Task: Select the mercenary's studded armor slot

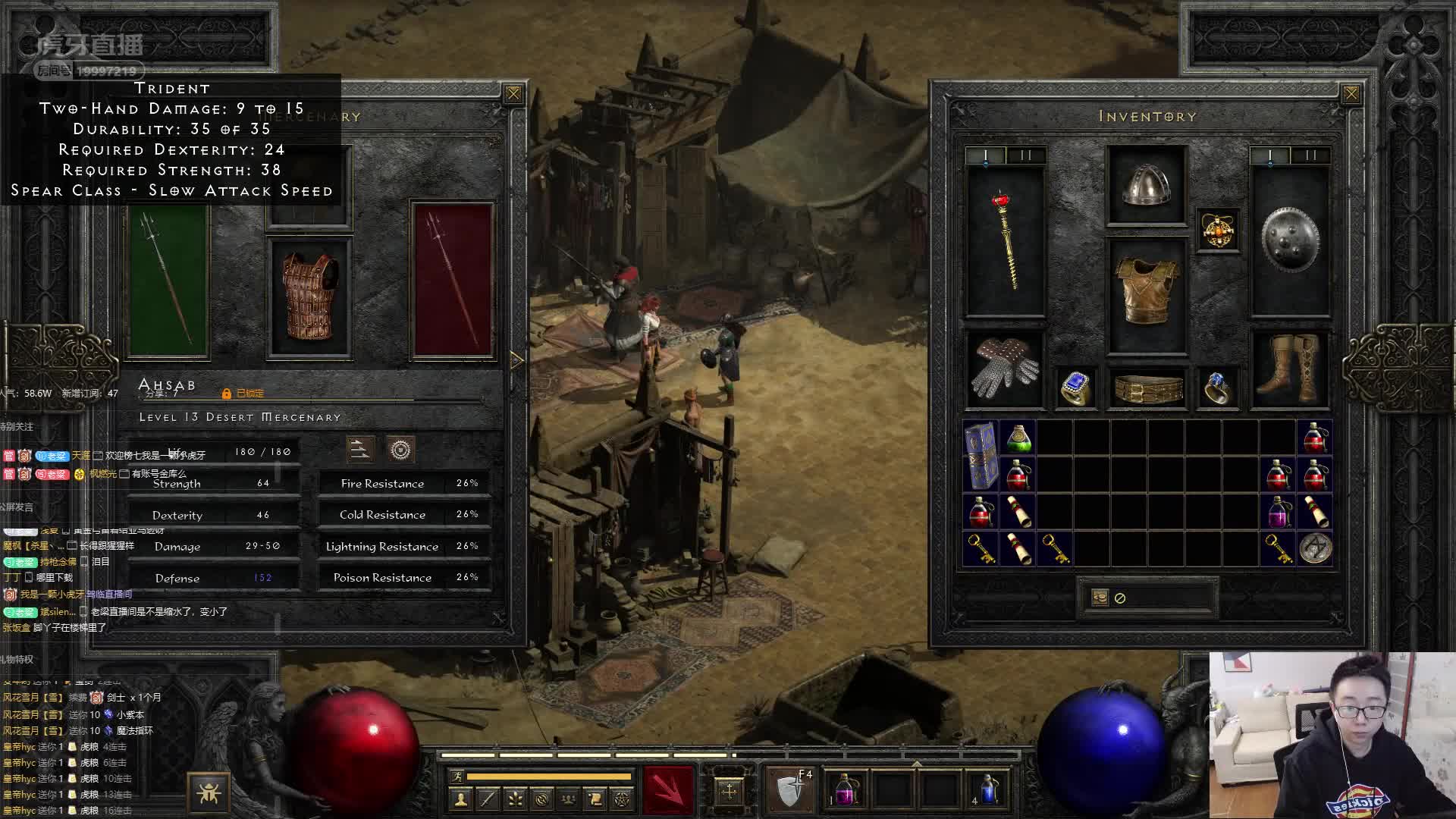Action: tap(309, 297)
